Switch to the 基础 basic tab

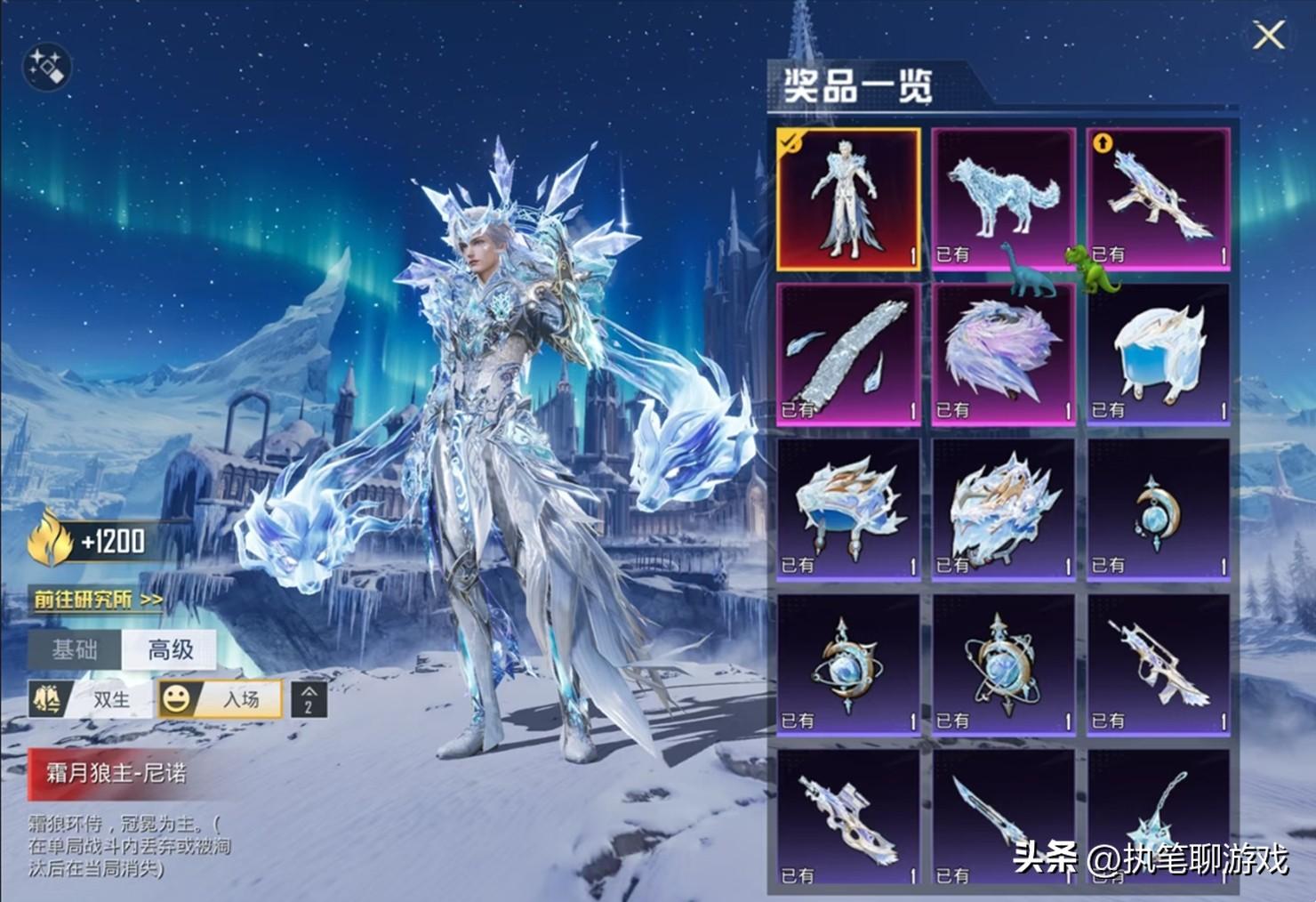pos(75,649)
